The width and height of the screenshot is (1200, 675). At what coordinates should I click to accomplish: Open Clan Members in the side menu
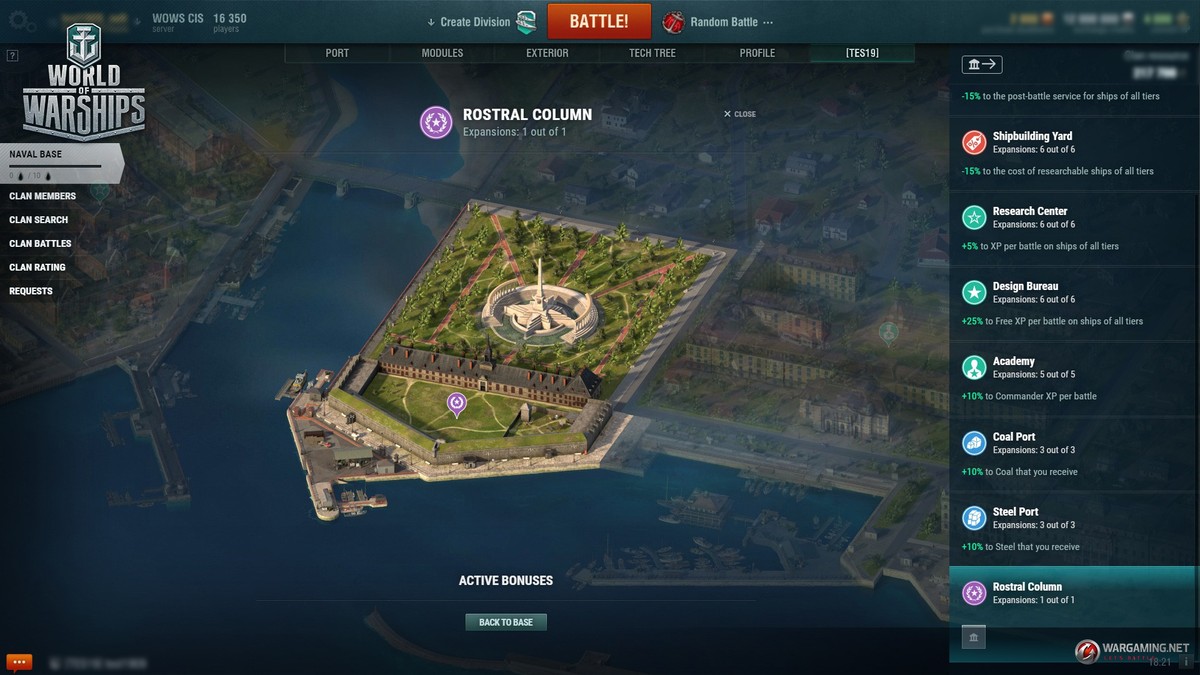[42, 196]
